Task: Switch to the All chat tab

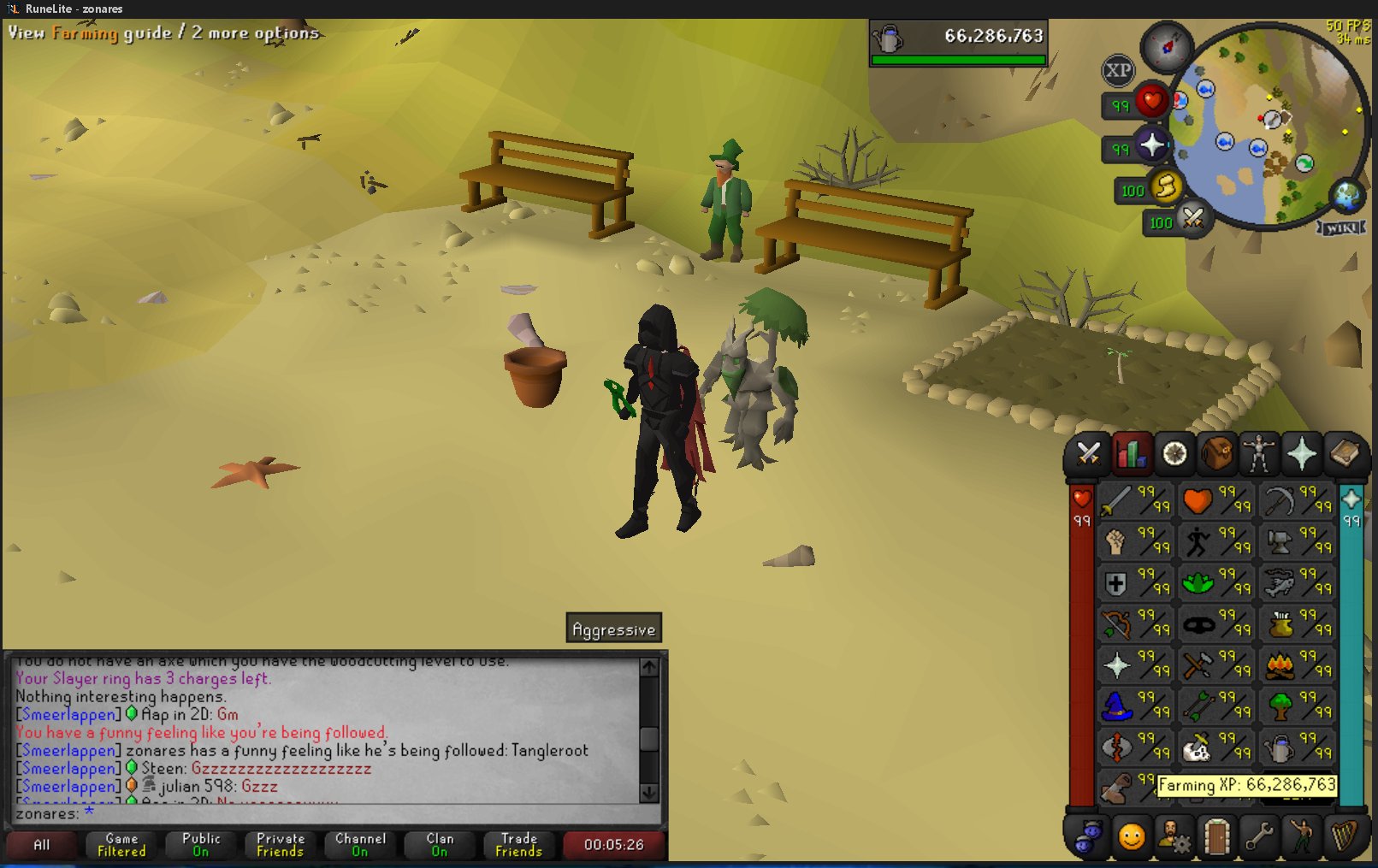Action: pos(43,845)
